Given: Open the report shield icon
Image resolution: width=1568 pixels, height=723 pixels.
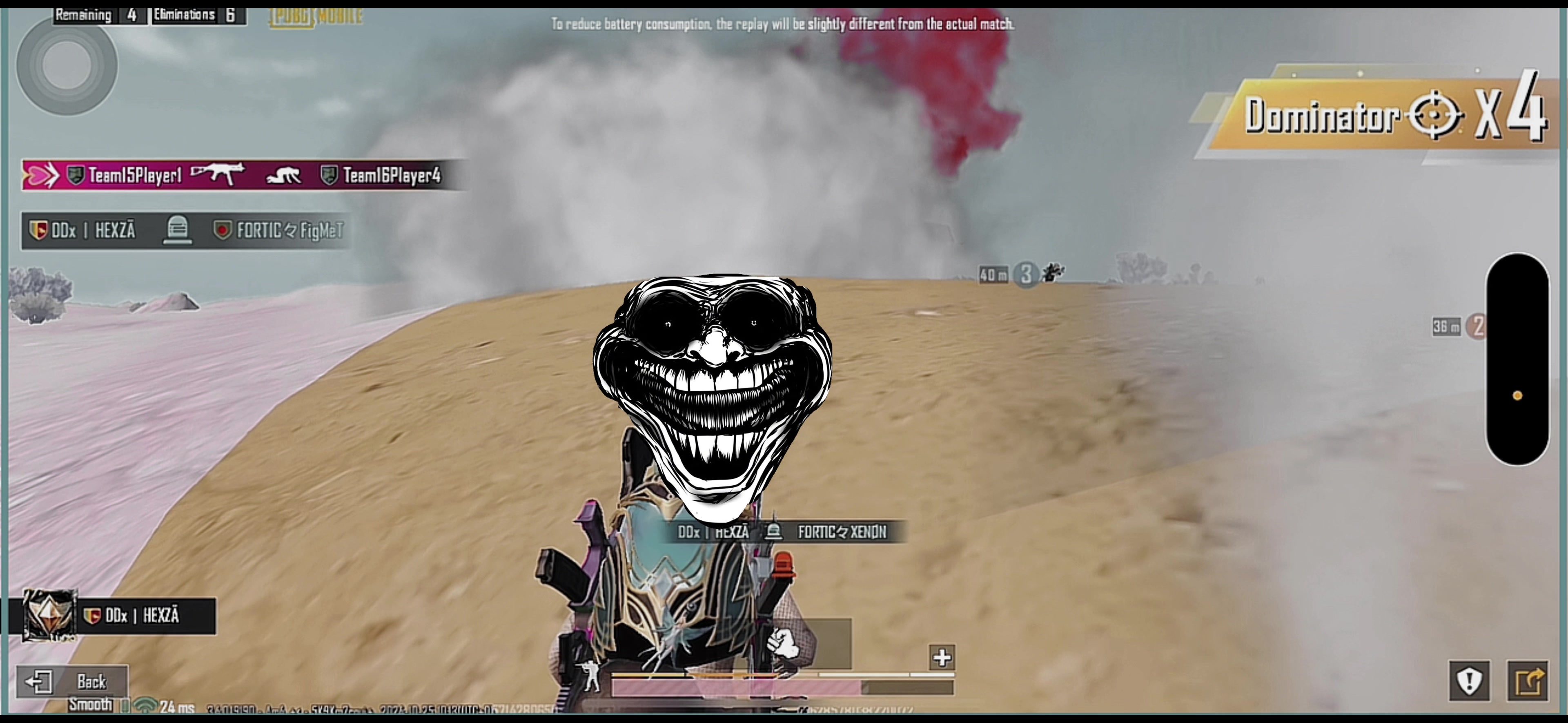Looking at the screenshot, I should click(x=1469, y=681).
